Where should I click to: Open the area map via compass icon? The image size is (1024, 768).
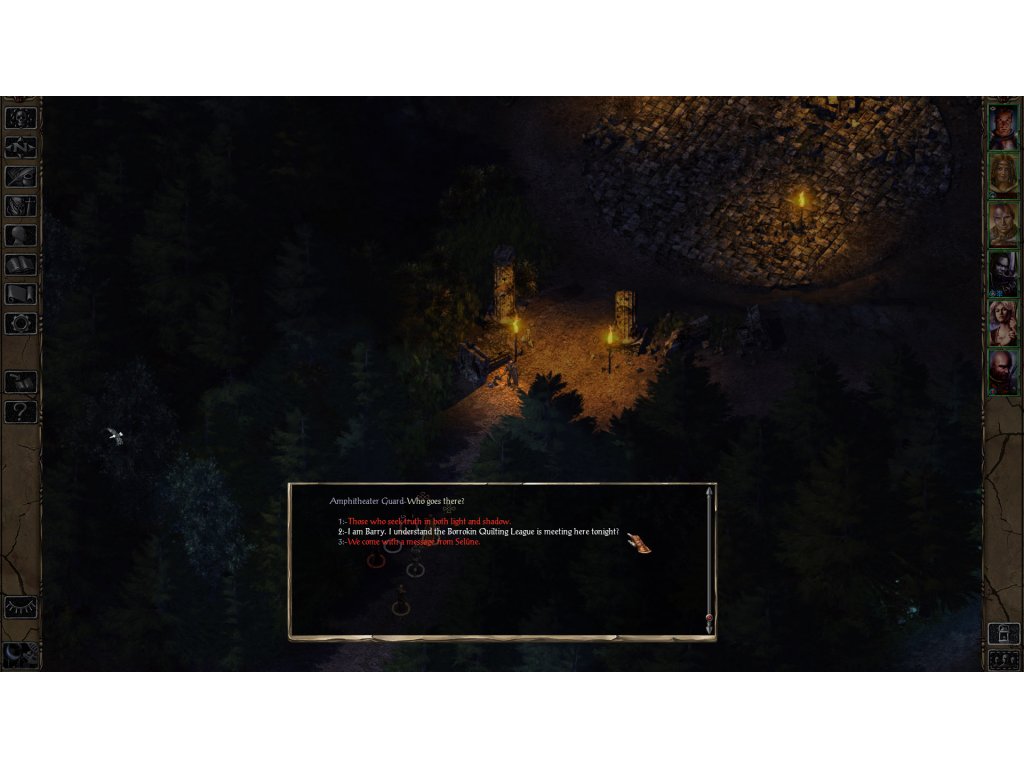click(21, 147)
